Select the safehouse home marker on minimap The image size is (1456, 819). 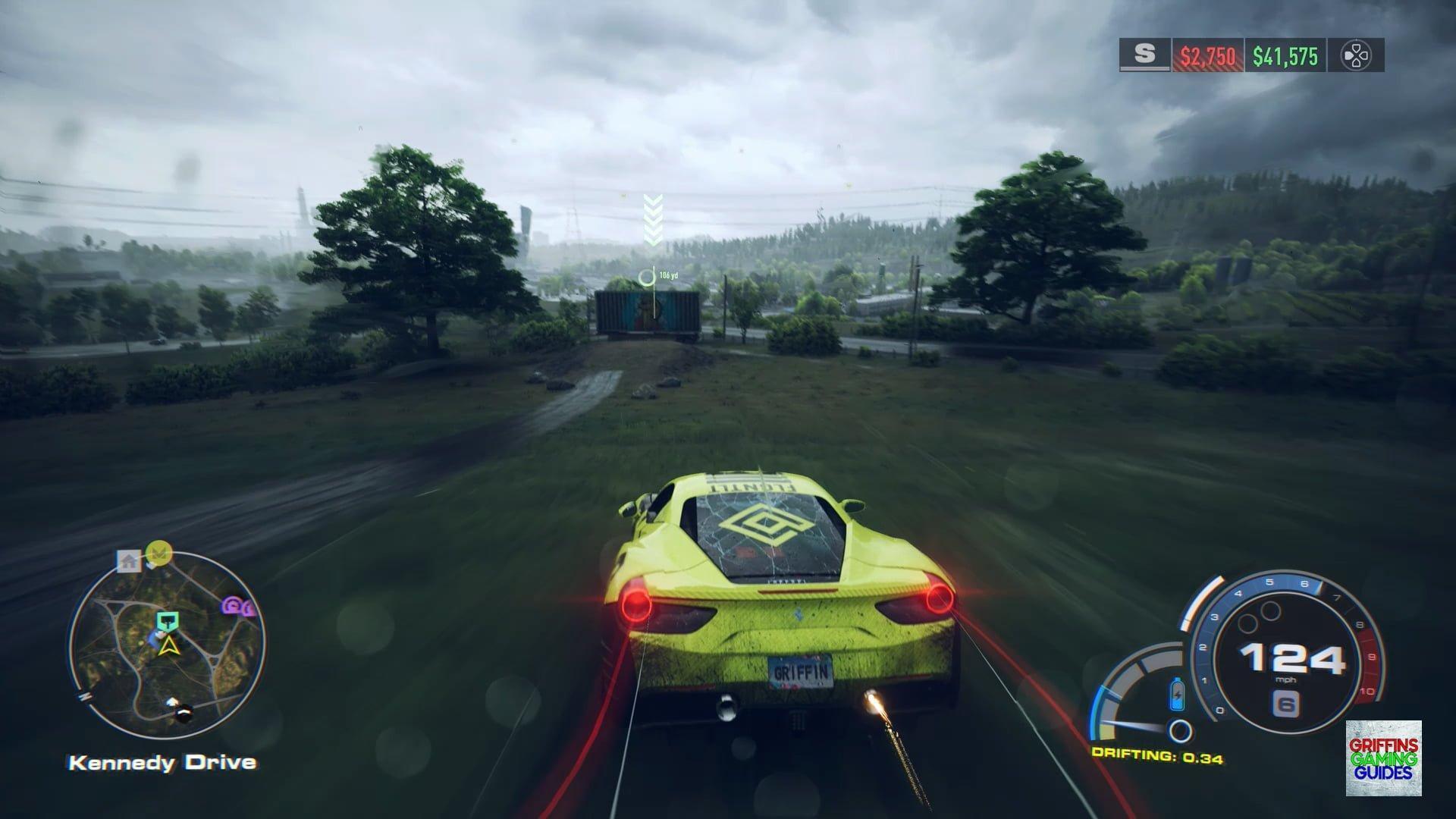click(x=129, y=561)
